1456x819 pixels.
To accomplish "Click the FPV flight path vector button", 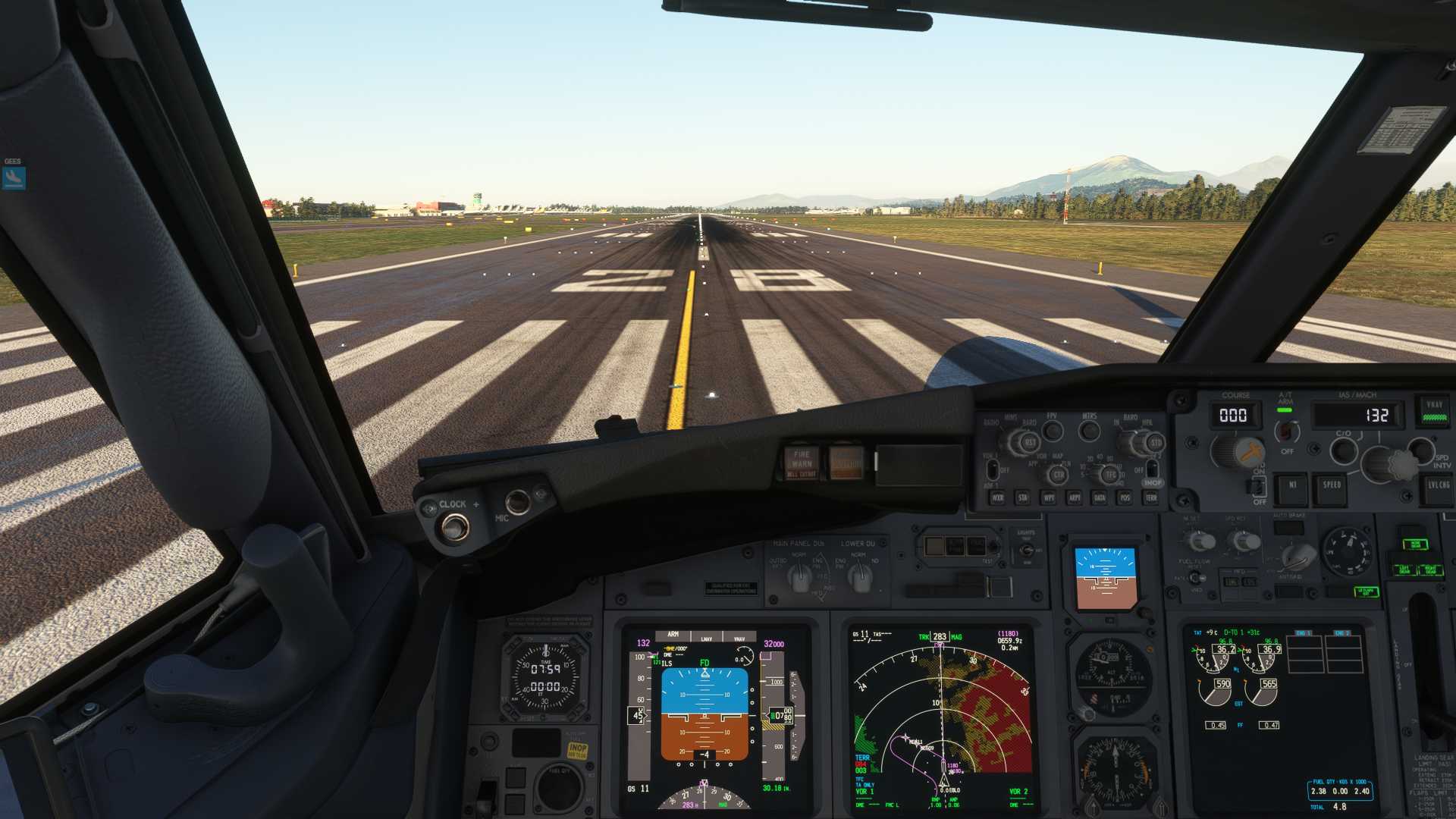I will pyautogui.click(x=1053, y=431).
